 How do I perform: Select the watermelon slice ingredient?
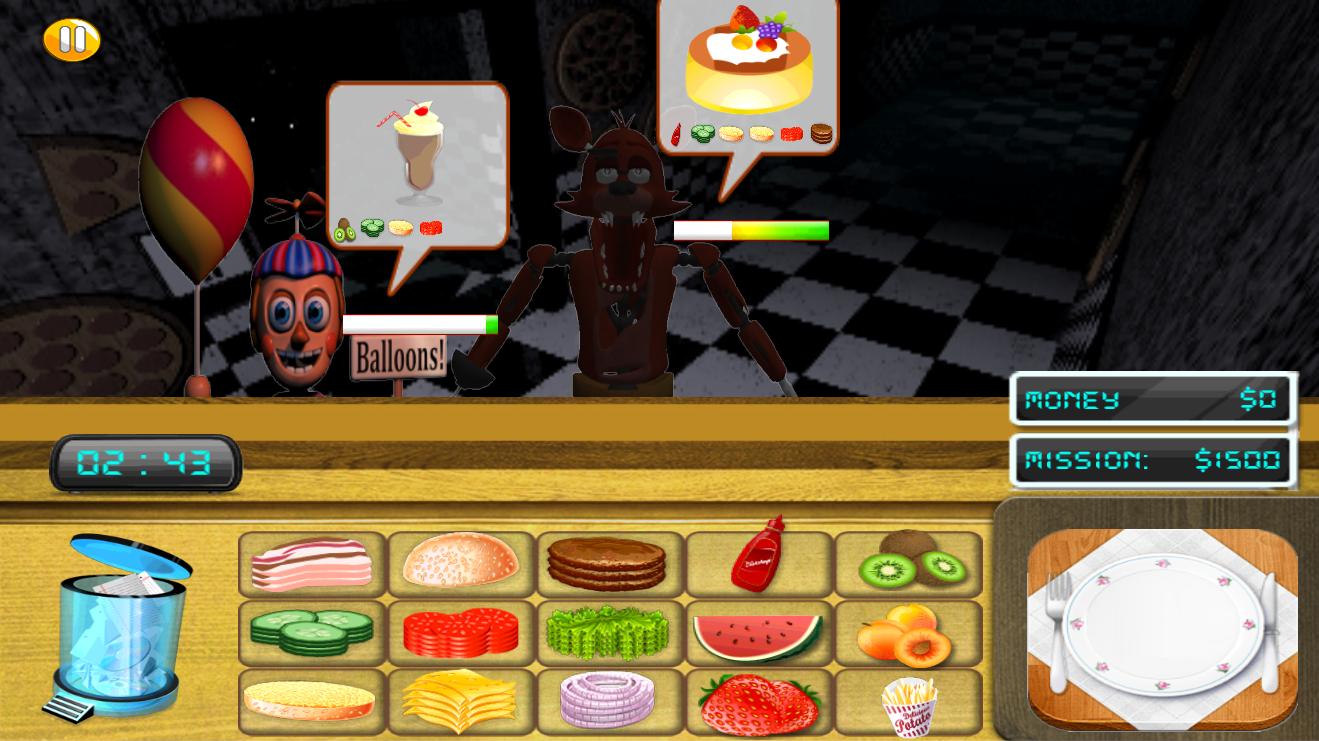point(758,632)
